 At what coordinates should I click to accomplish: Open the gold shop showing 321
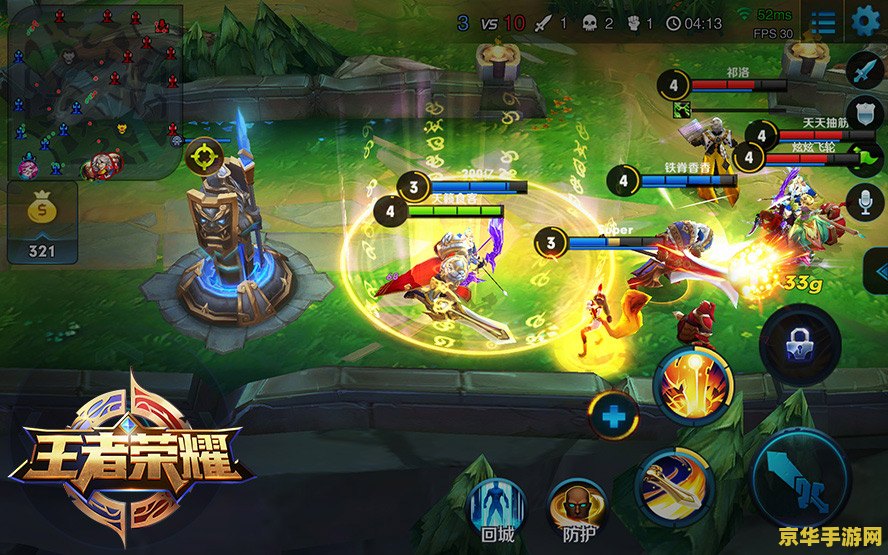[42, 222]
